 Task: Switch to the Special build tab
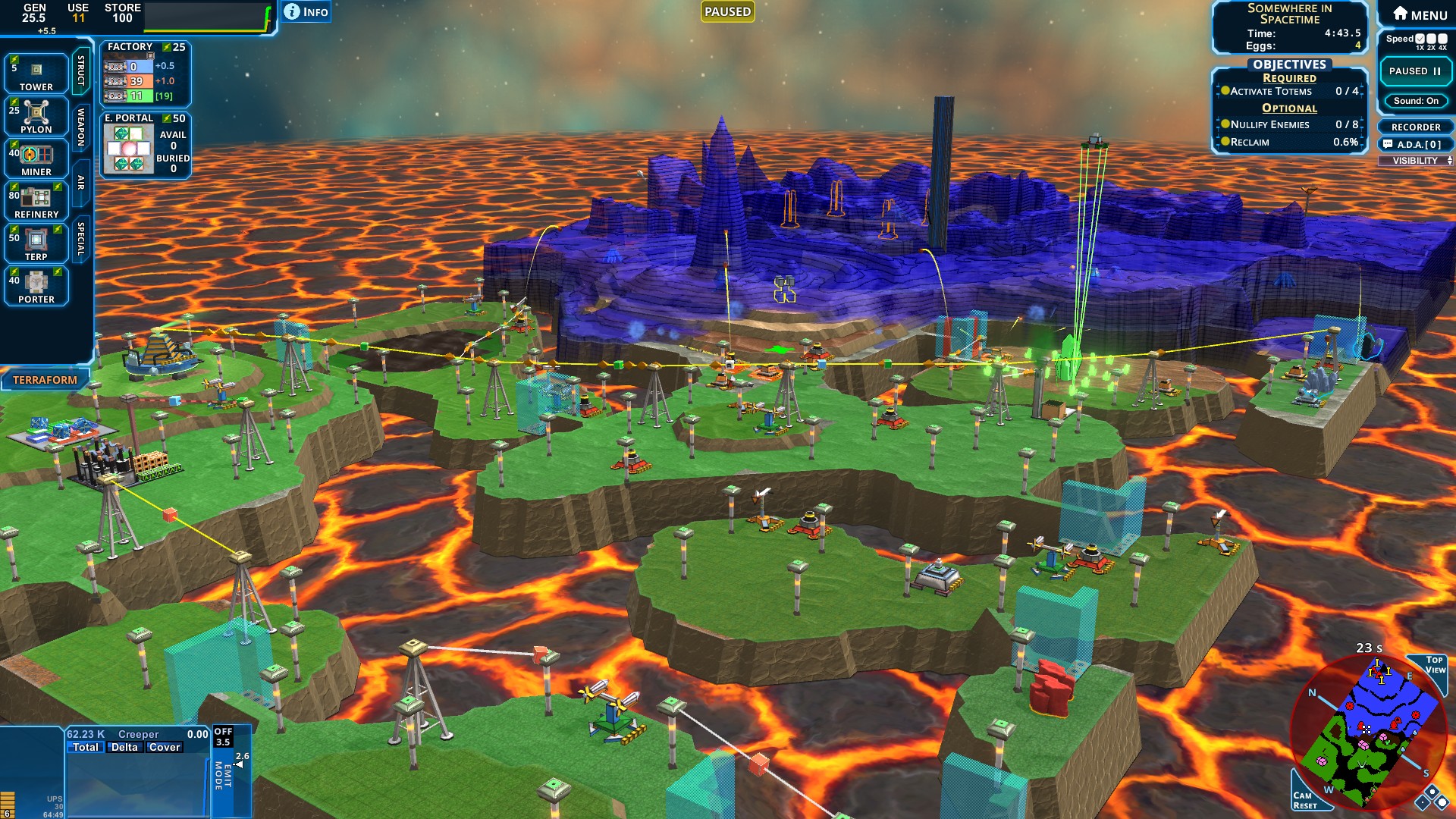pos(81,238)
